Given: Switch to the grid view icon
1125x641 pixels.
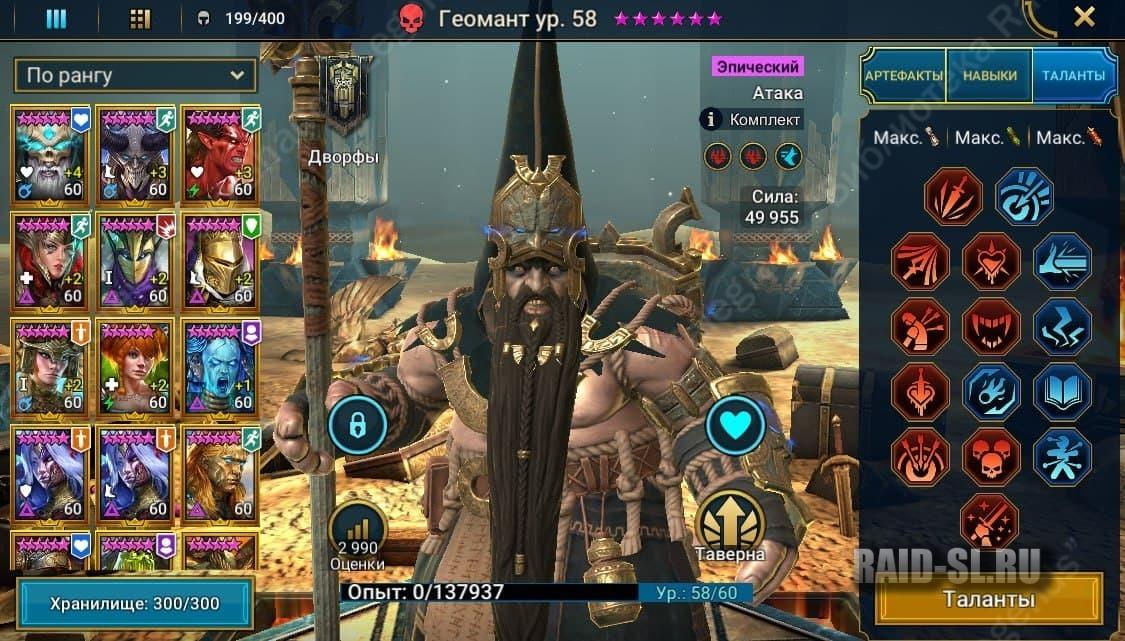Looking at the screenshot, I should pyautogui.click(x=141, y=19).
